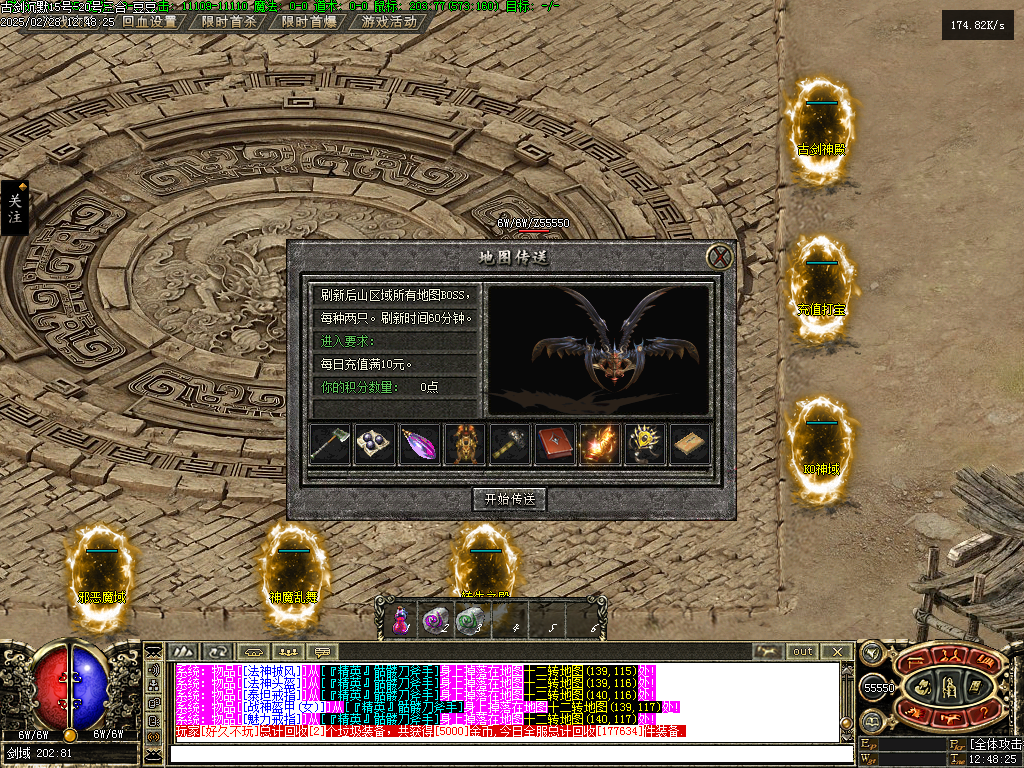The image size is (1024, 768).
Task: Select the war hammer reward slot
Action: tap(510, 445)
